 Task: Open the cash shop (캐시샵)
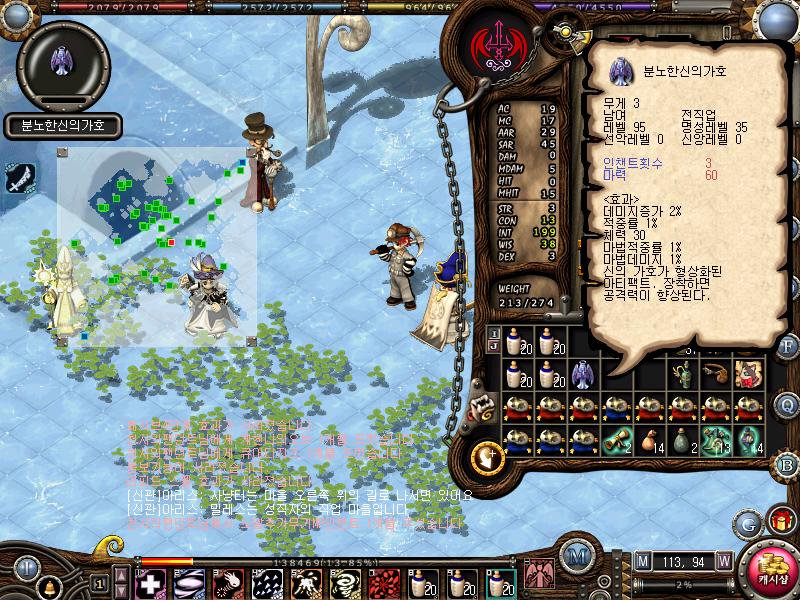tap(768, 569)
